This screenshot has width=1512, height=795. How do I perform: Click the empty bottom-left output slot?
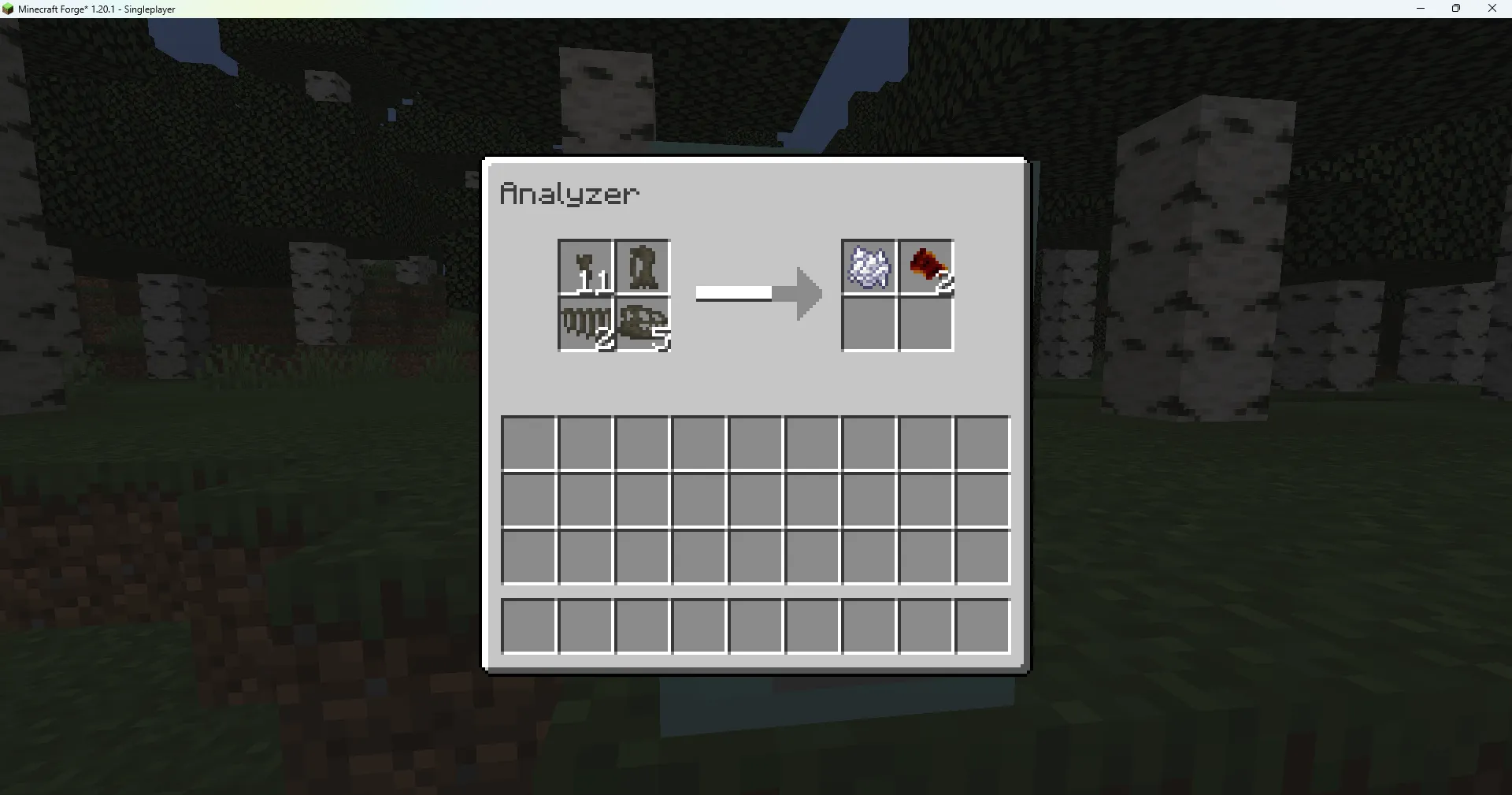(869, 323)
